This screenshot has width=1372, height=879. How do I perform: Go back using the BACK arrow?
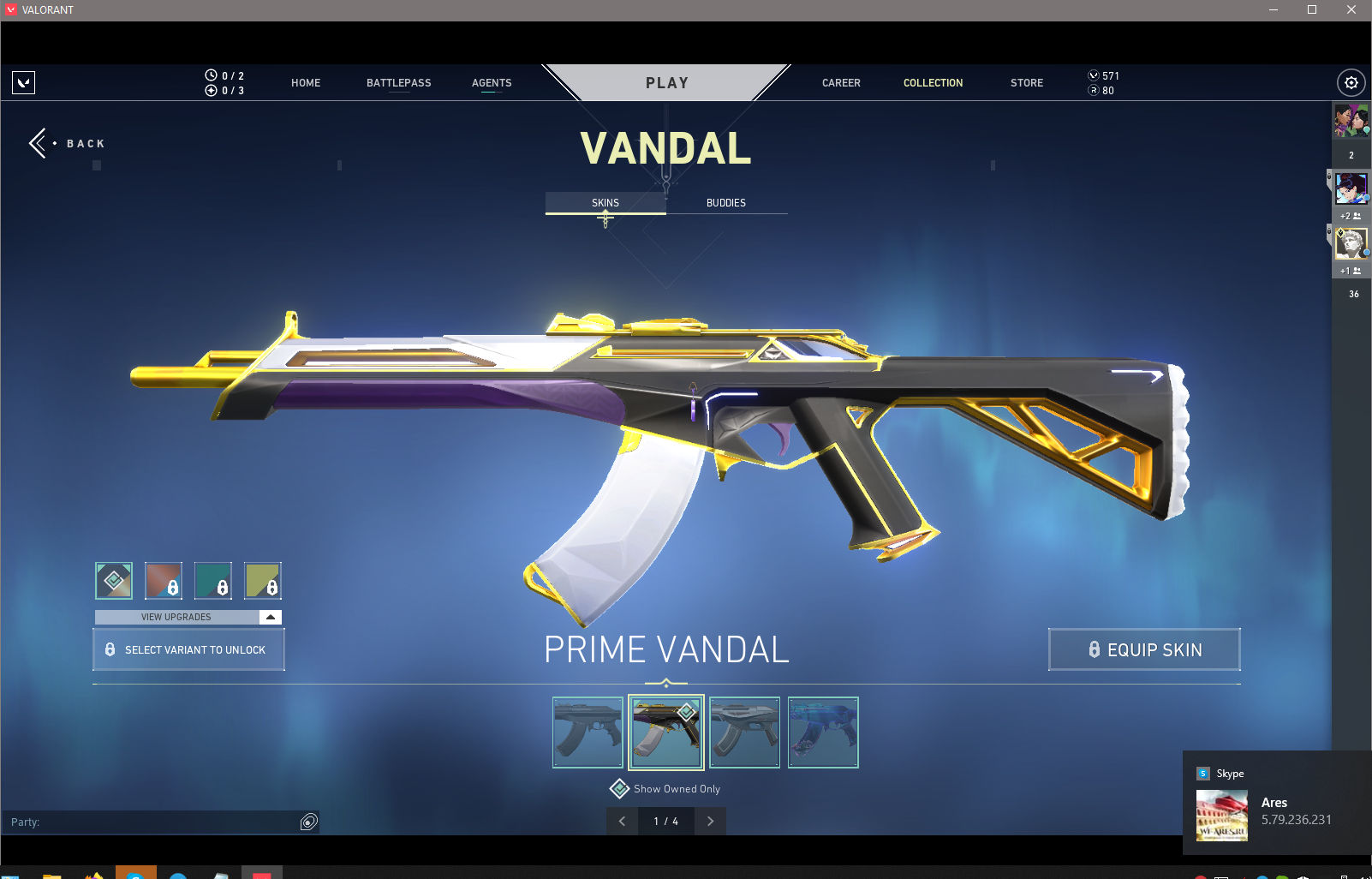[x=39, y=143]
